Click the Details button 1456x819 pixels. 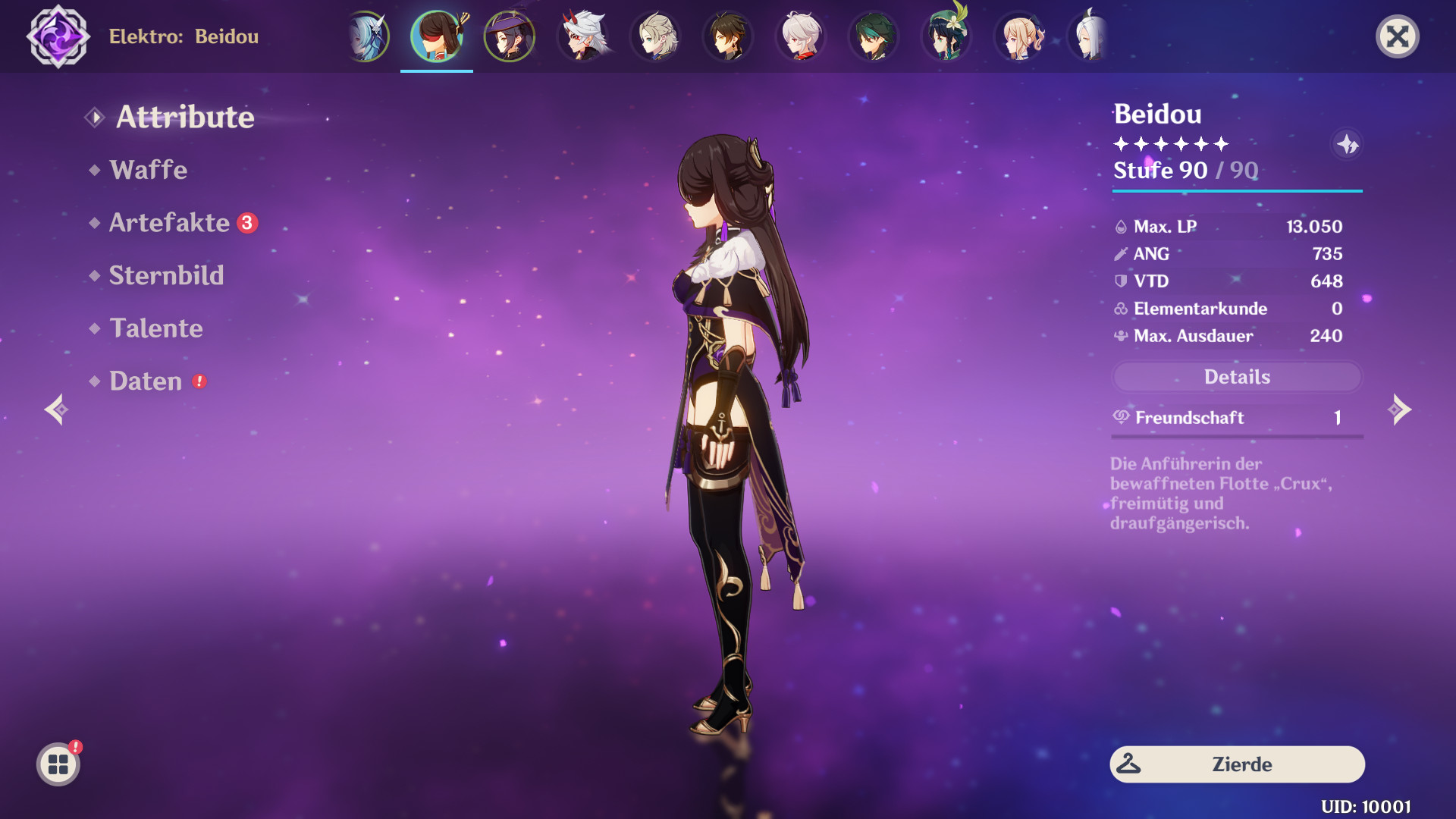1237,377
